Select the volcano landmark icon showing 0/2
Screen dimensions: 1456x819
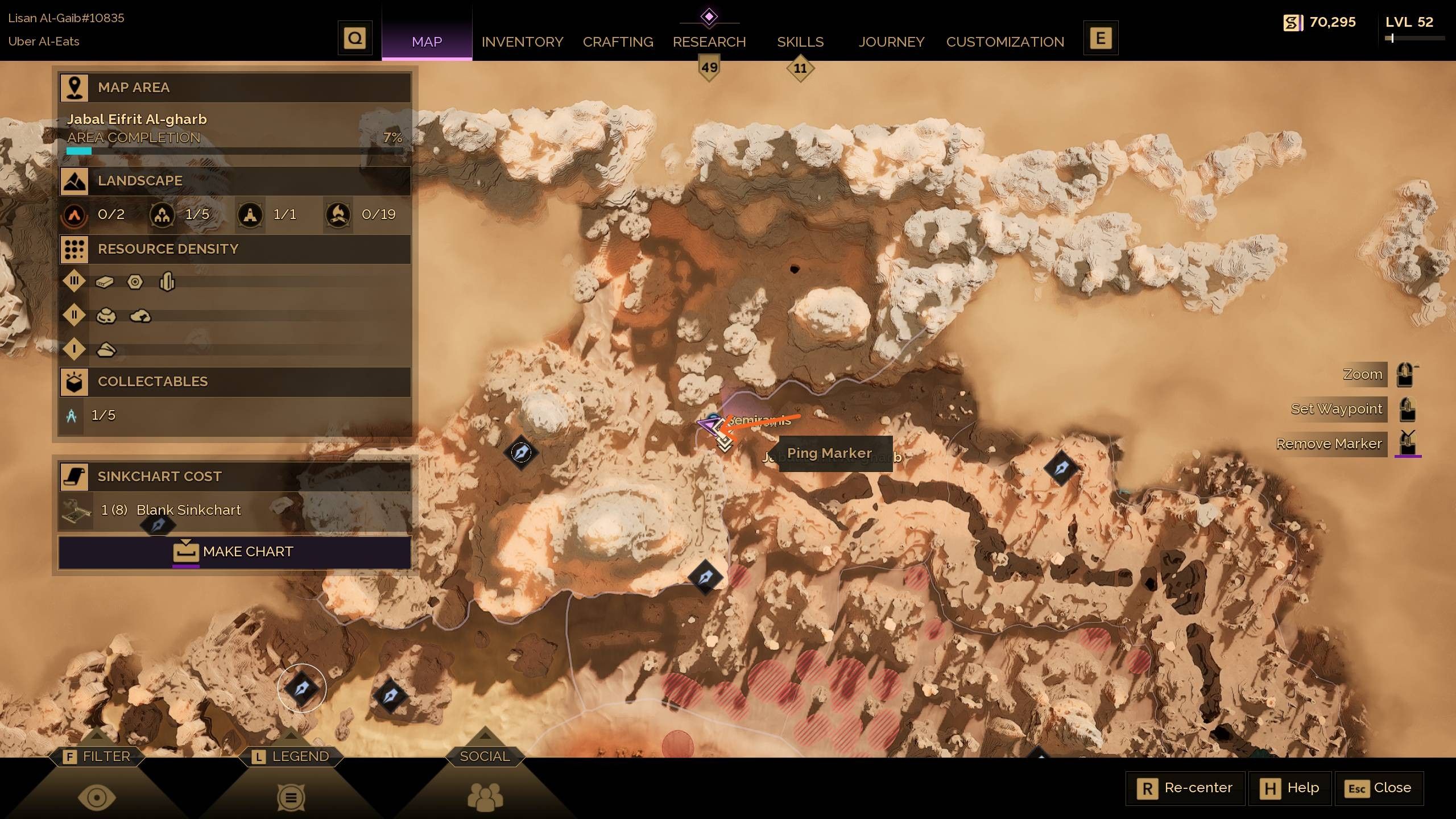coord(75,215)
